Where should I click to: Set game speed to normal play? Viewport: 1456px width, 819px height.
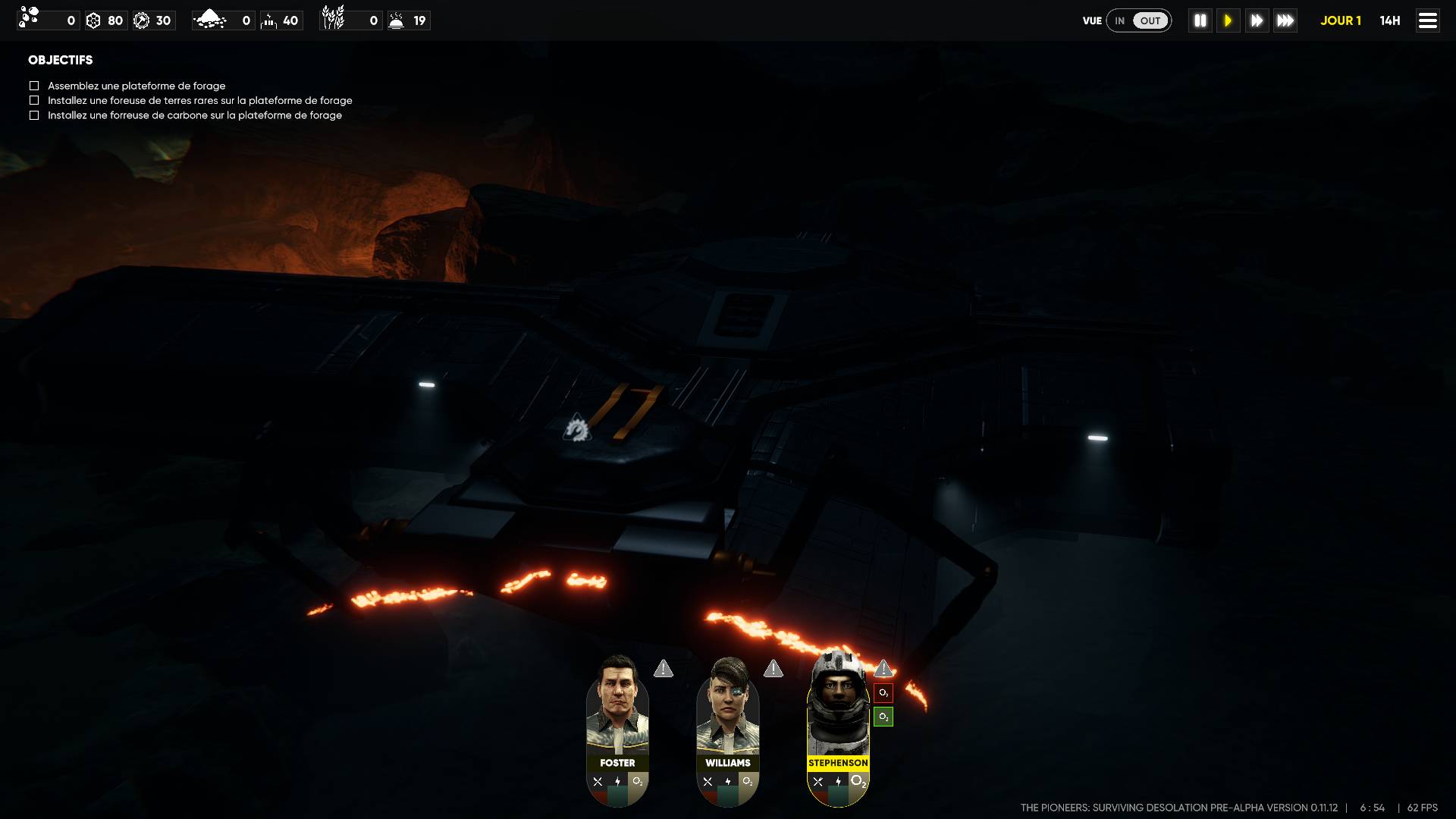[1228, 20]
